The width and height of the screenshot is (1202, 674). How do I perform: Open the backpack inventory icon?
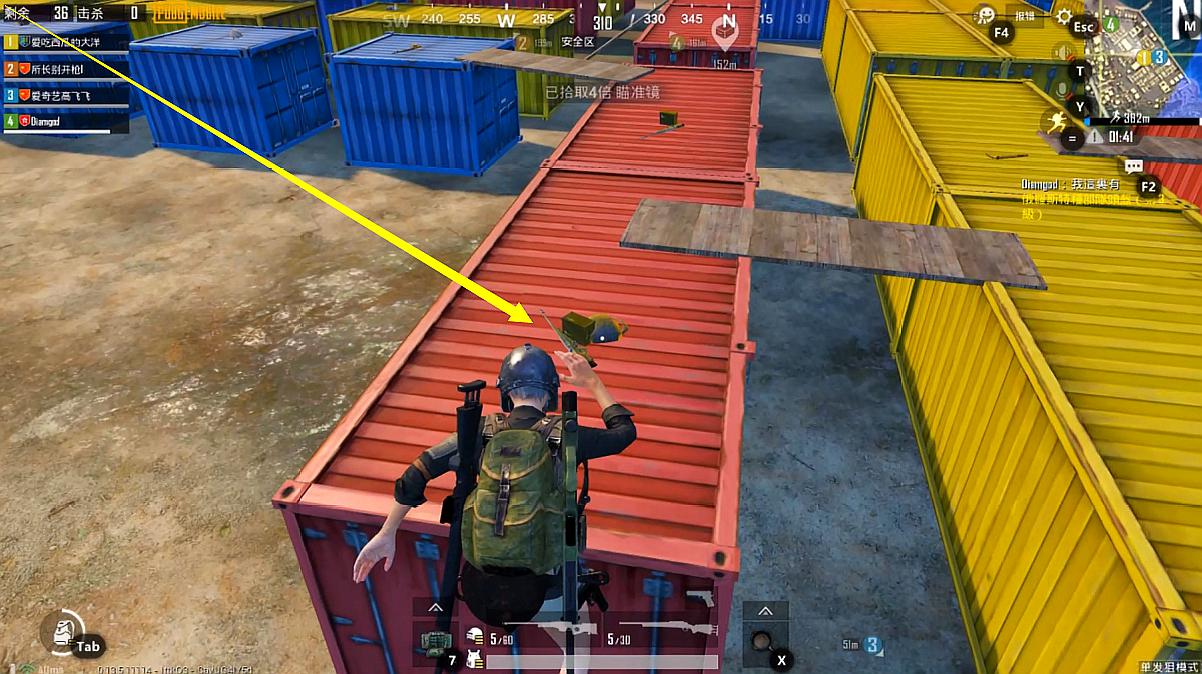click(60, 630)
